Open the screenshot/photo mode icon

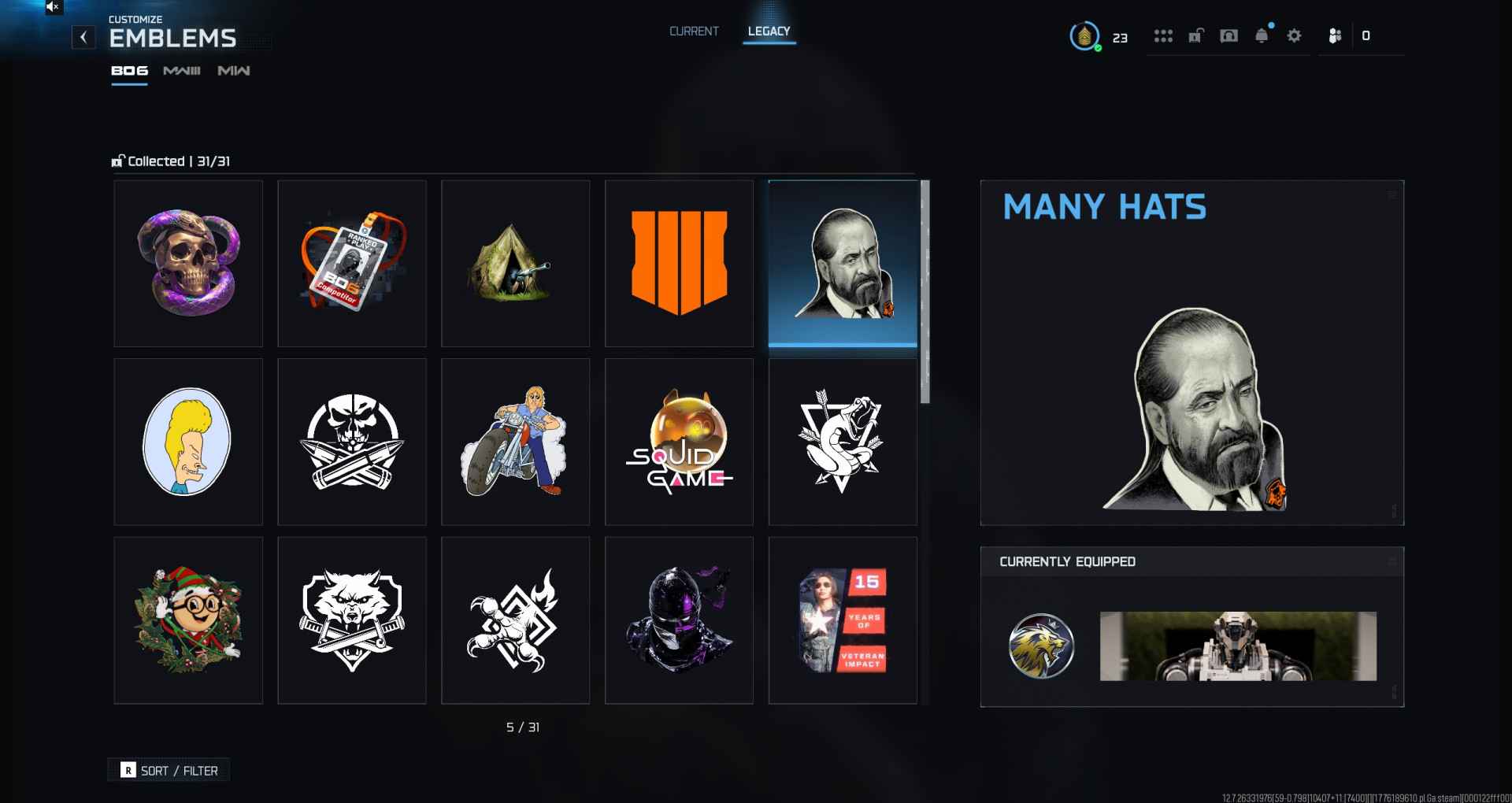point(1228,35)
